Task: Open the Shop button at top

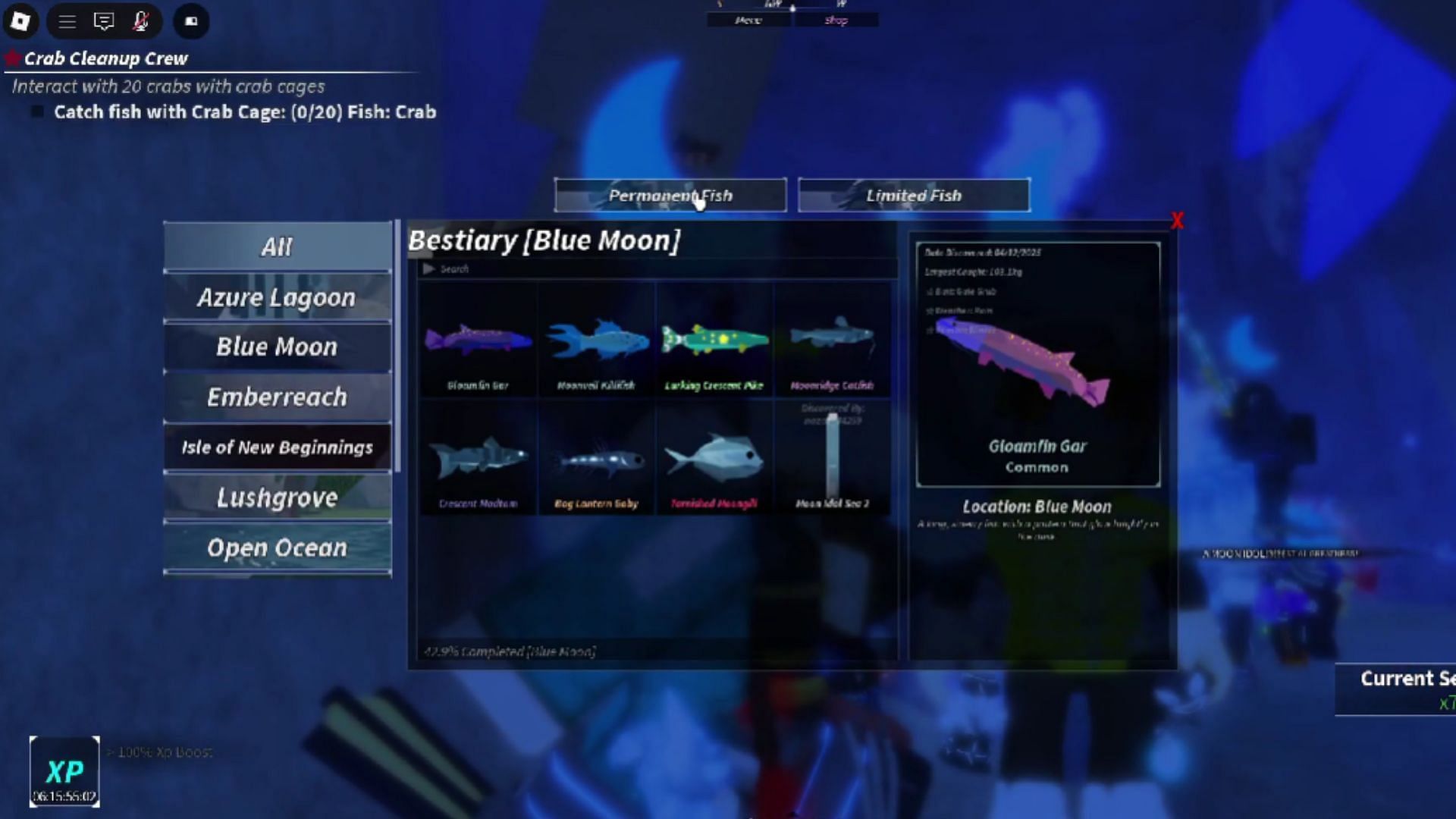Action: point(836,20)
